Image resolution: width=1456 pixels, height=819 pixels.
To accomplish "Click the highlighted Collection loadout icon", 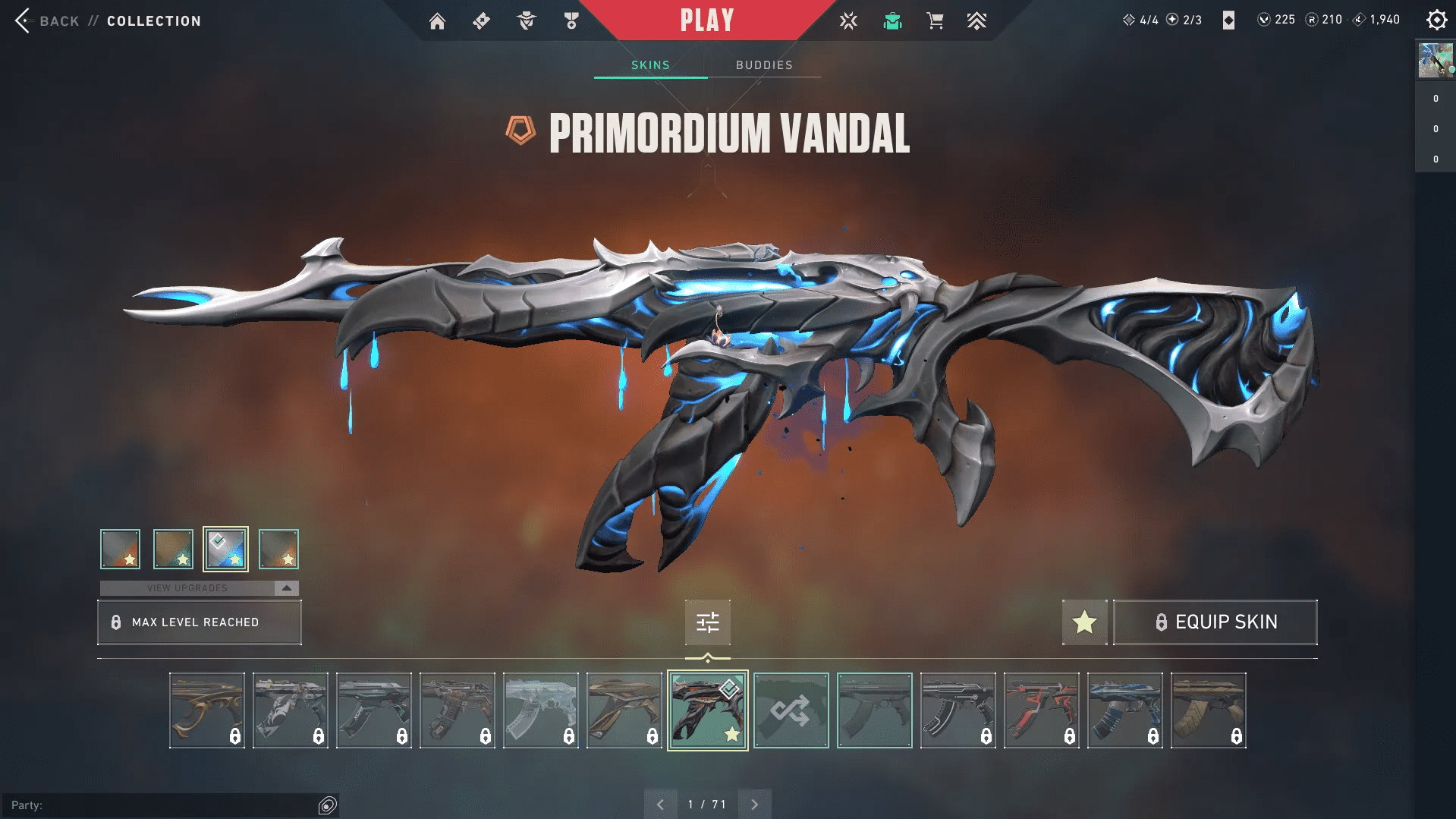I will coord(892,20).
